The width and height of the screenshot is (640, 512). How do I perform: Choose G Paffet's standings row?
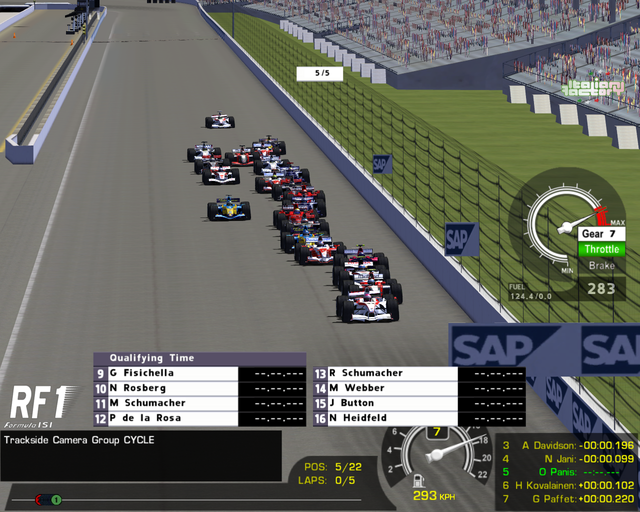pos(567,498)
